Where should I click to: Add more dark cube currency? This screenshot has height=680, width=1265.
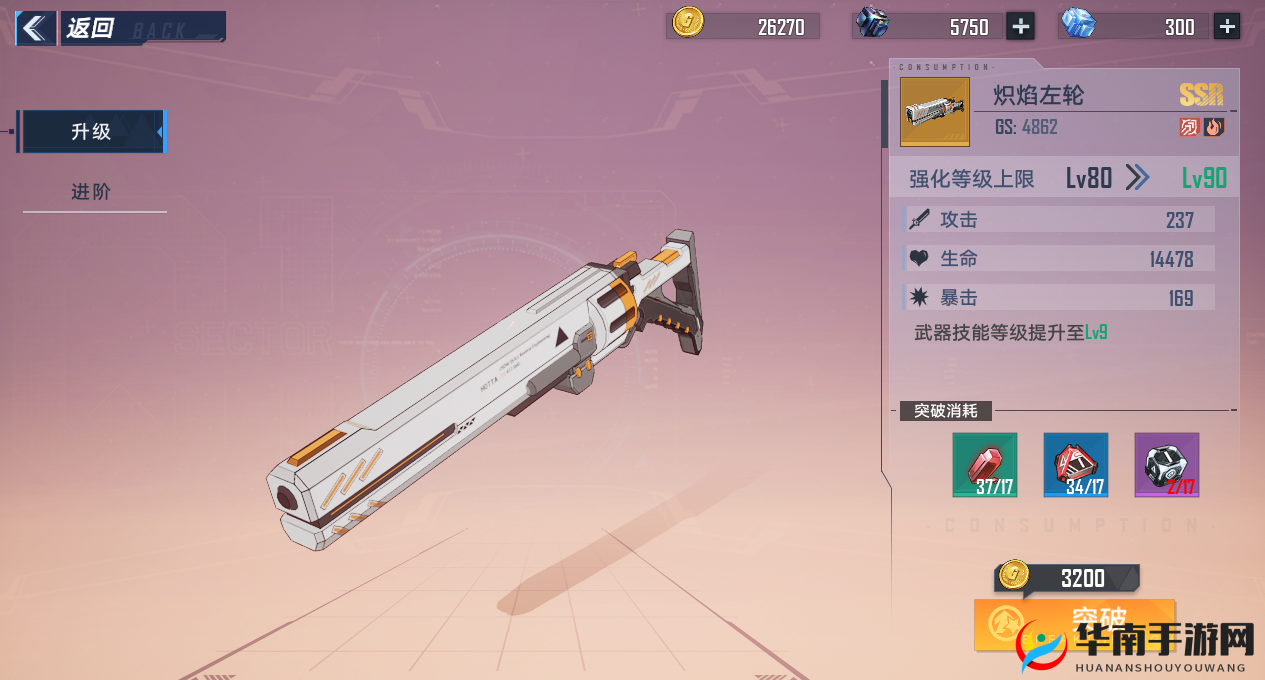click(x=1020, y=27)
